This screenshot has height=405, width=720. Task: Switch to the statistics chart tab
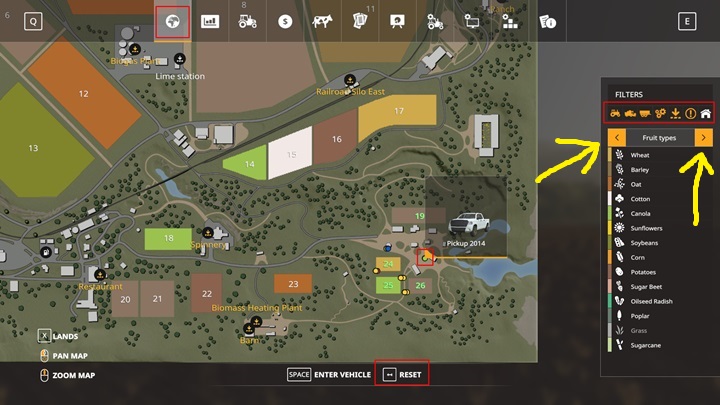210,22
